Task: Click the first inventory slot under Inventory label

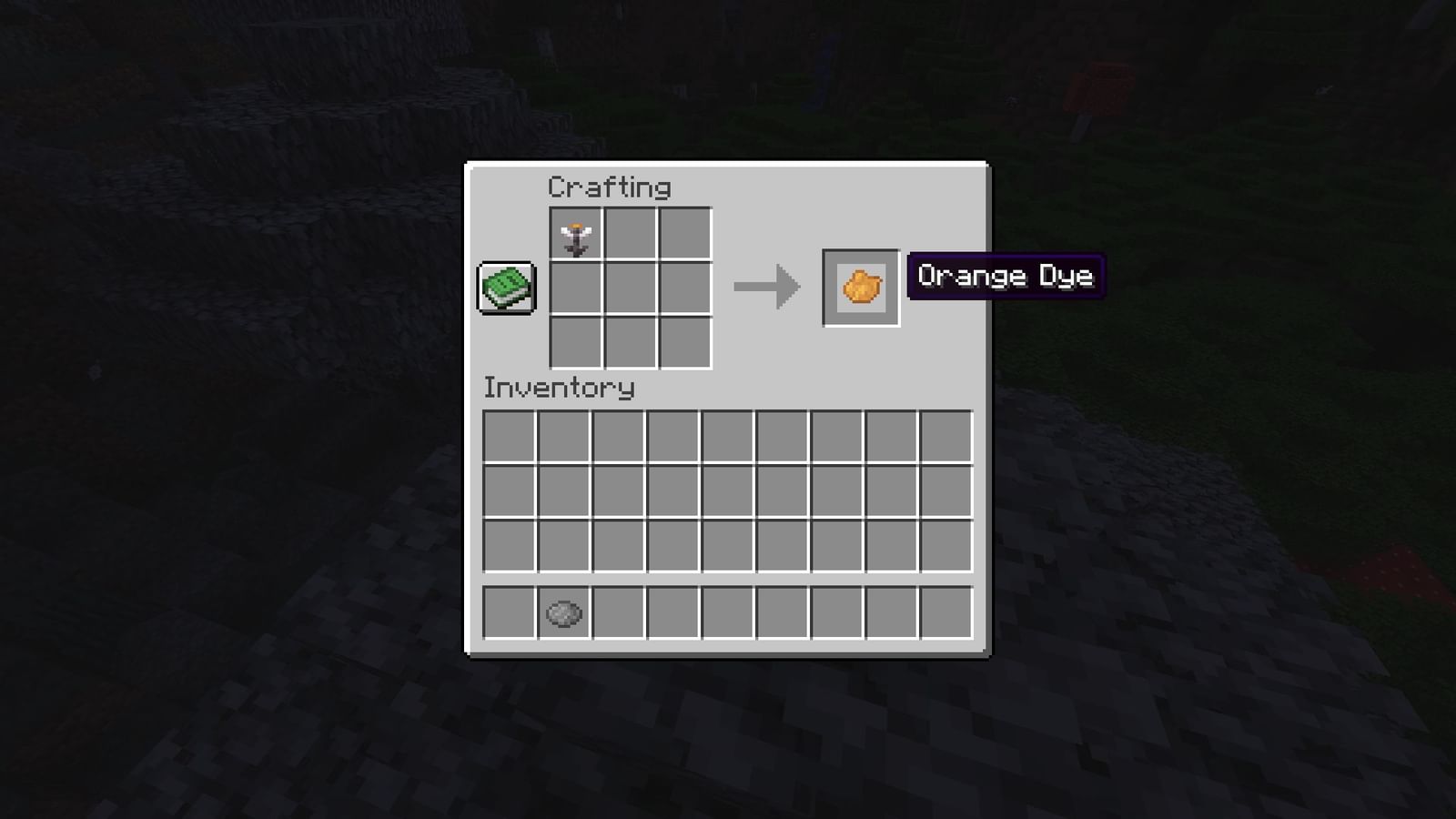Action: [x=508, y=437]
